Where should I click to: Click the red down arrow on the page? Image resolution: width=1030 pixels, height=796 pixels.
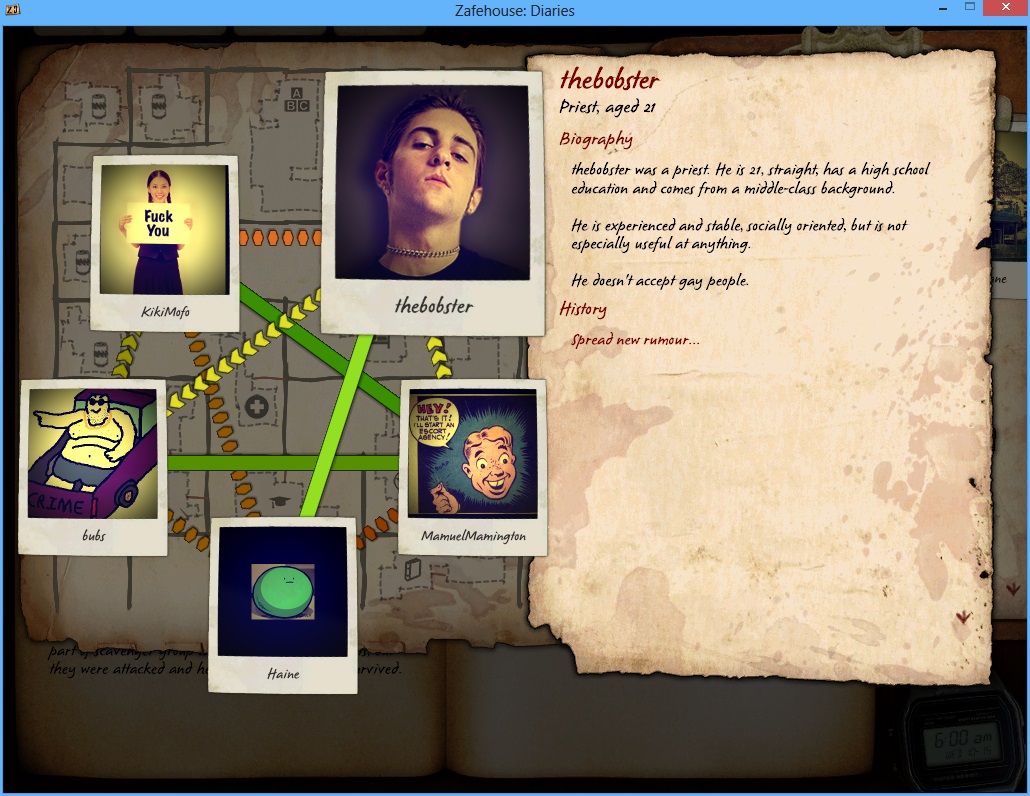[x=963, y=617]
